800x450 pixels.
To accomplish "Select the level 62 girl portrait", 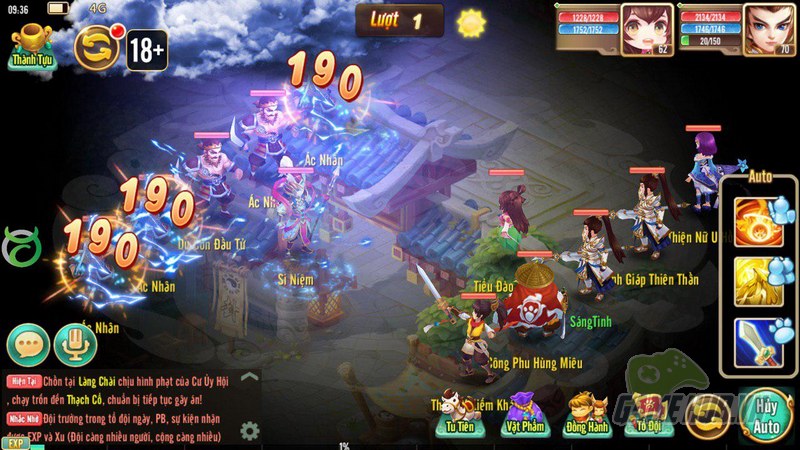I will [643, 28].
